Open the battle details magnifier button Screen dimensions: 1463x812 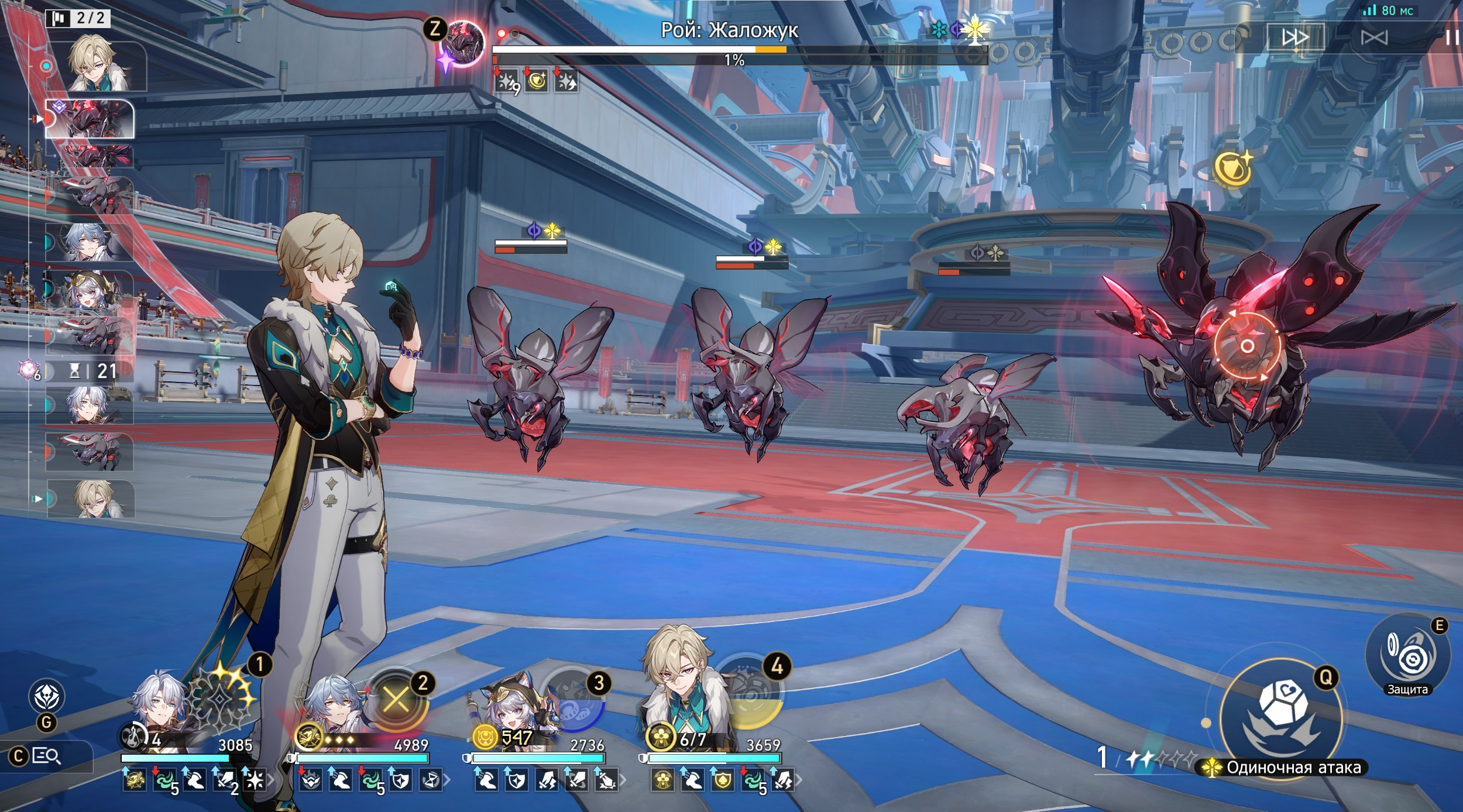coord(46,756)
